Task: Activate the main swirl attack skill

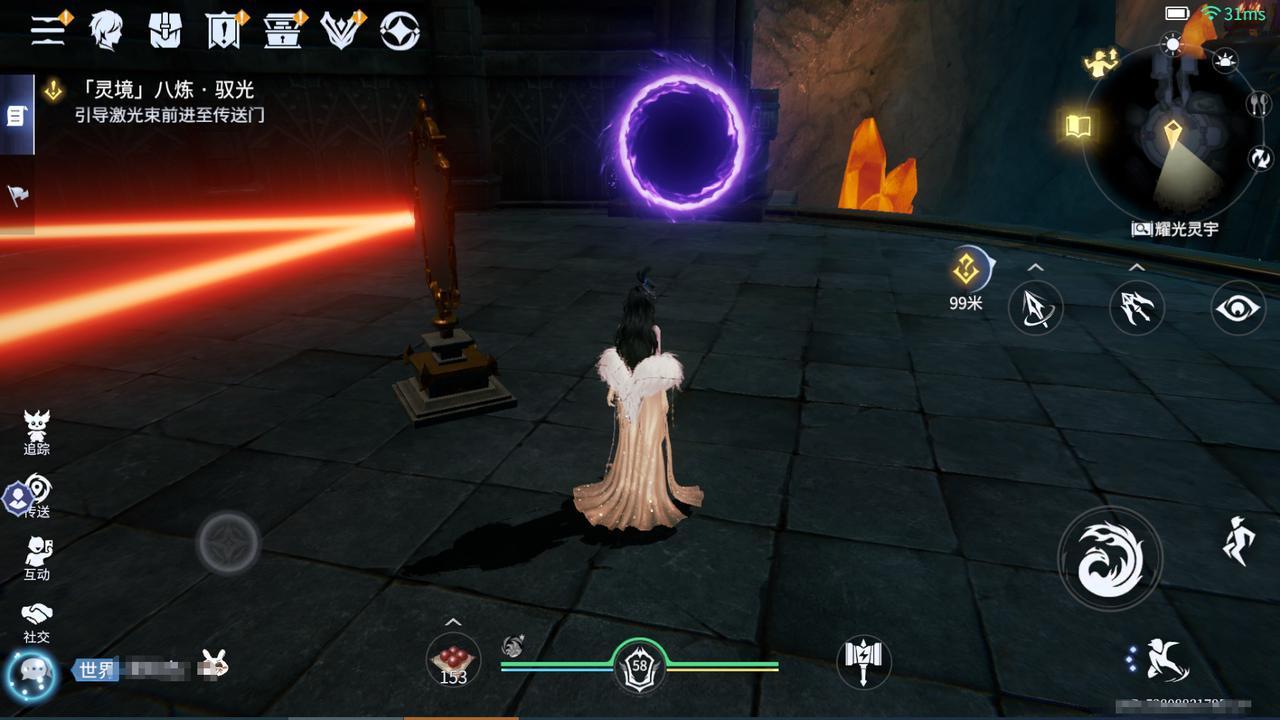Action: tap(1110, 558)
